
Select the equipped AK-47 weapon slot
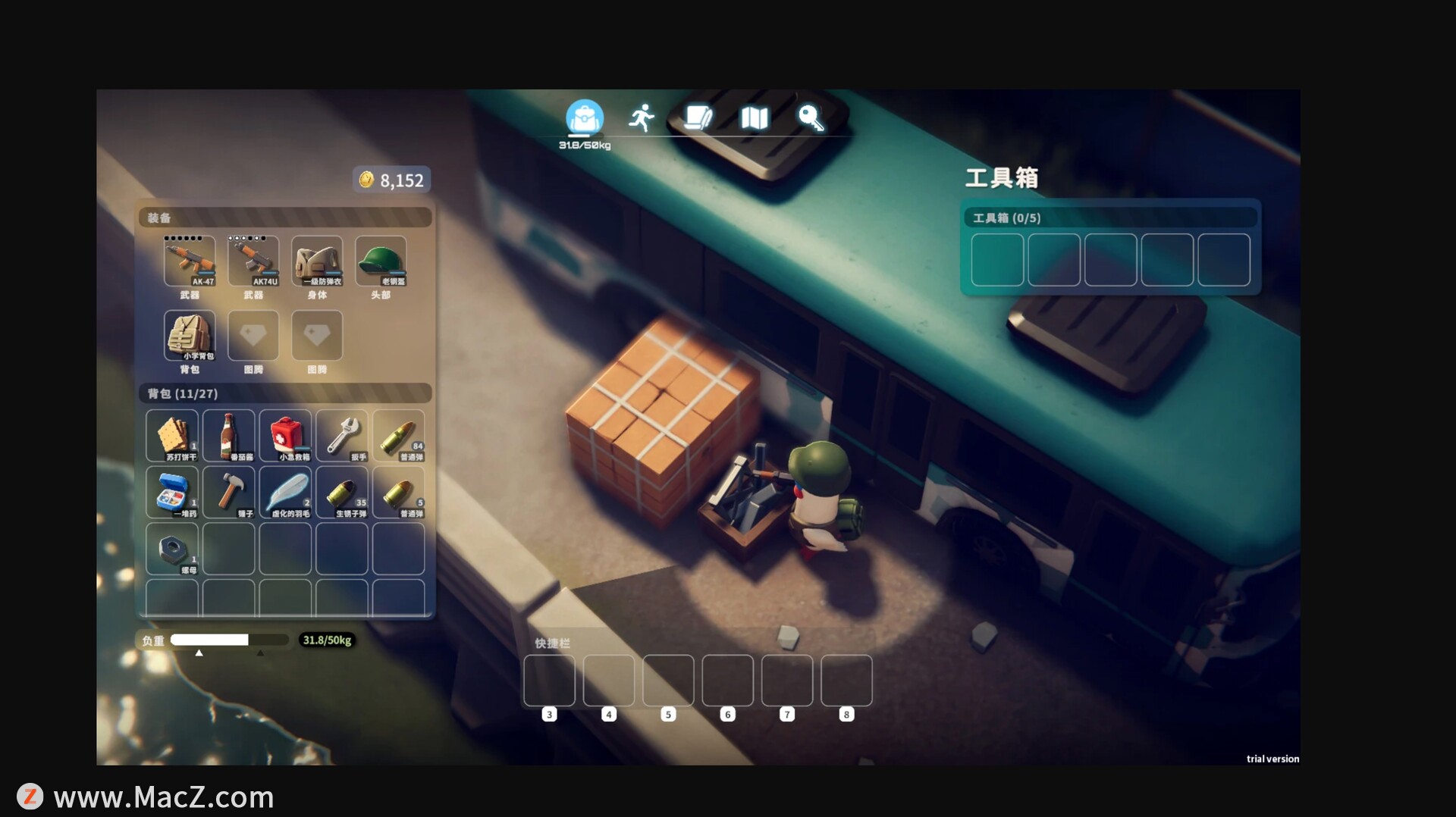click(x=190, y=261)
